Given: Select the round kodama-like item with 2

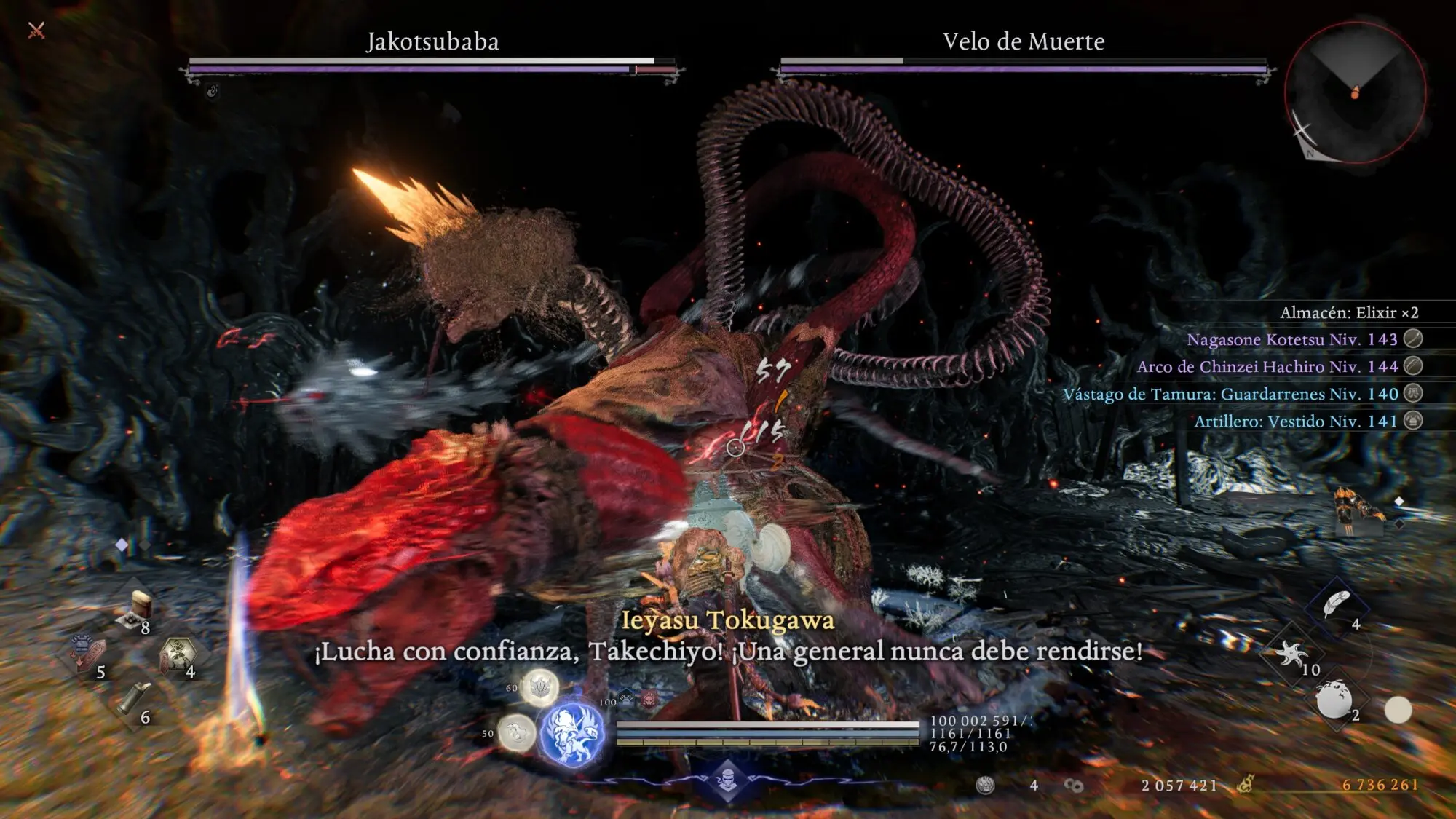Looking at the screenshot, I should point(1334,697).
